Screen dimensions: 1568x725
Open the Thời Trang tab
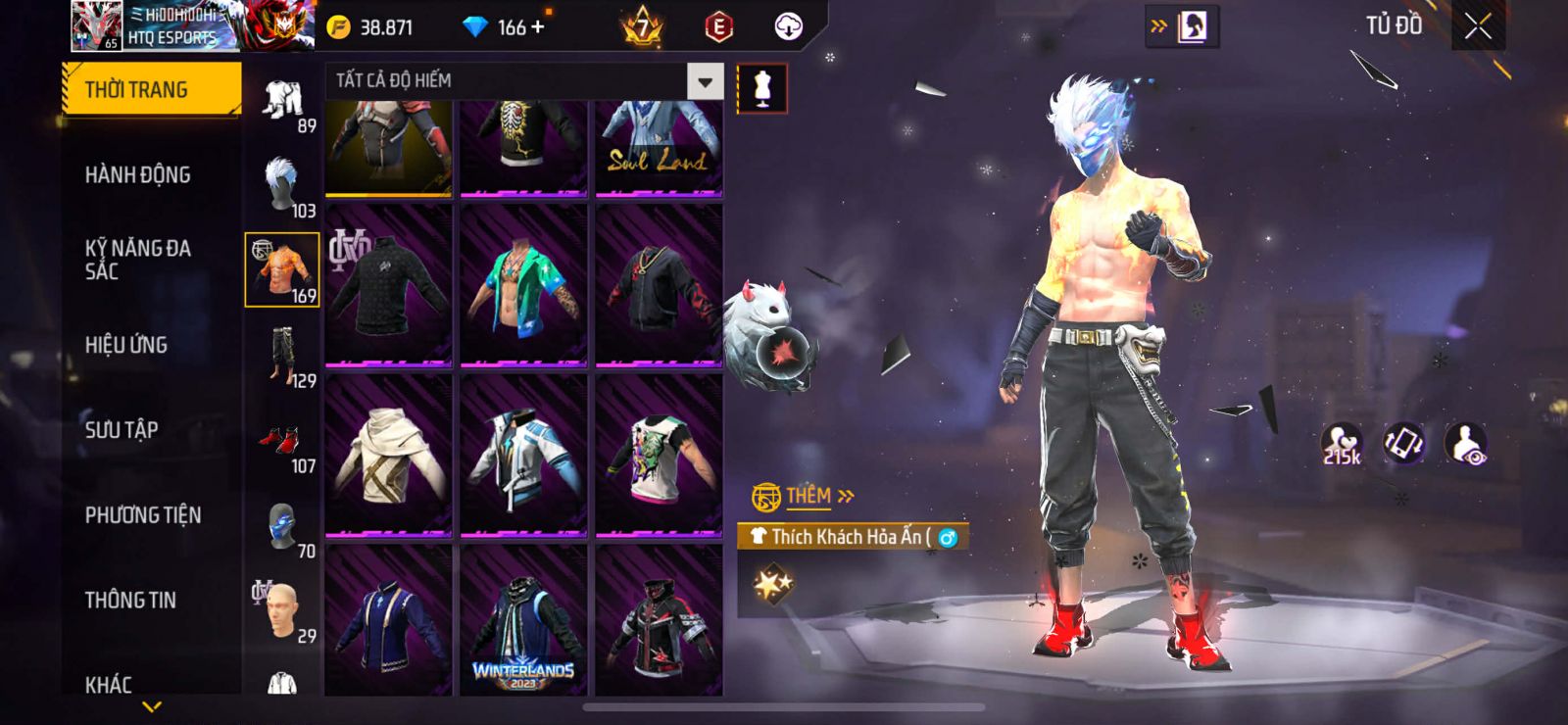tap(151, 90)
